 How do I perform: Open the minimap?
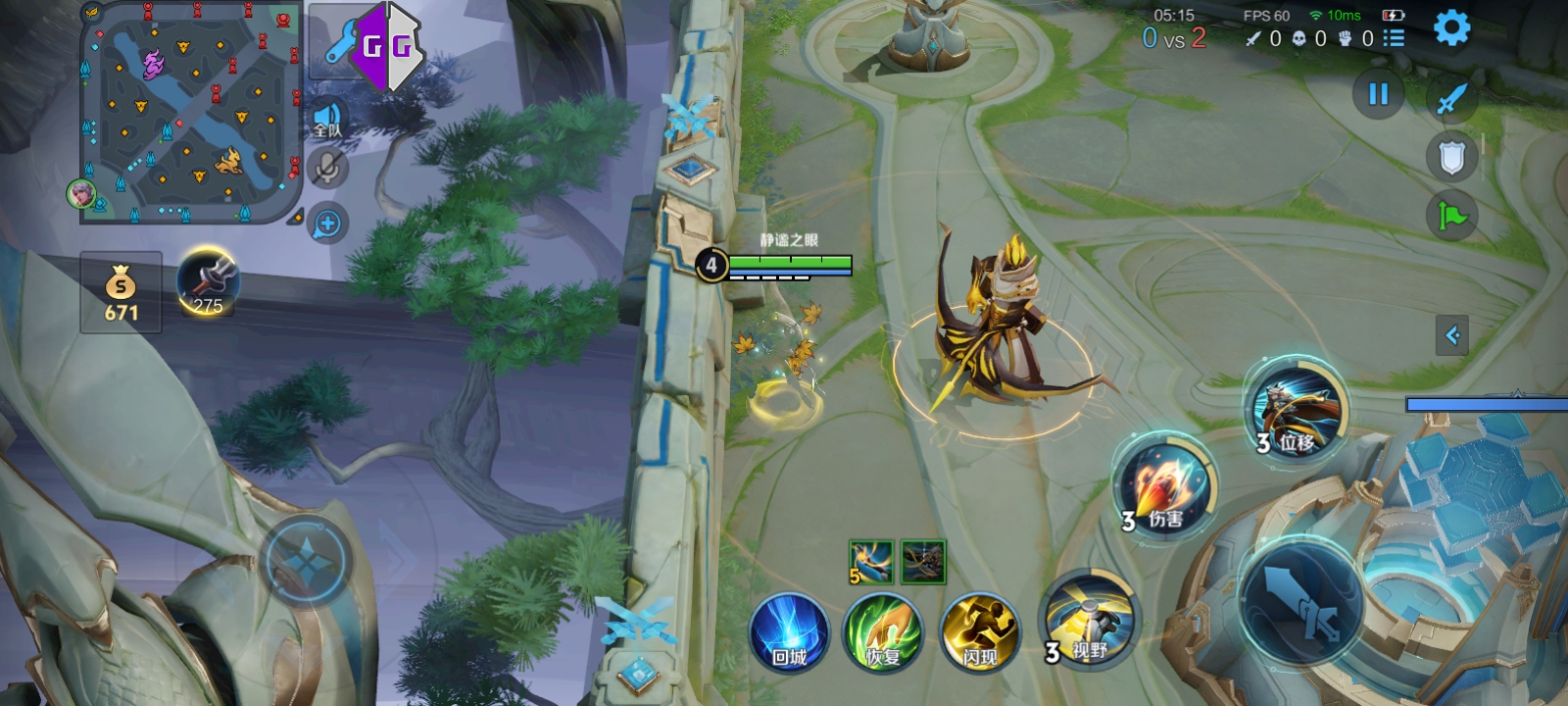[x=190, y=112]
